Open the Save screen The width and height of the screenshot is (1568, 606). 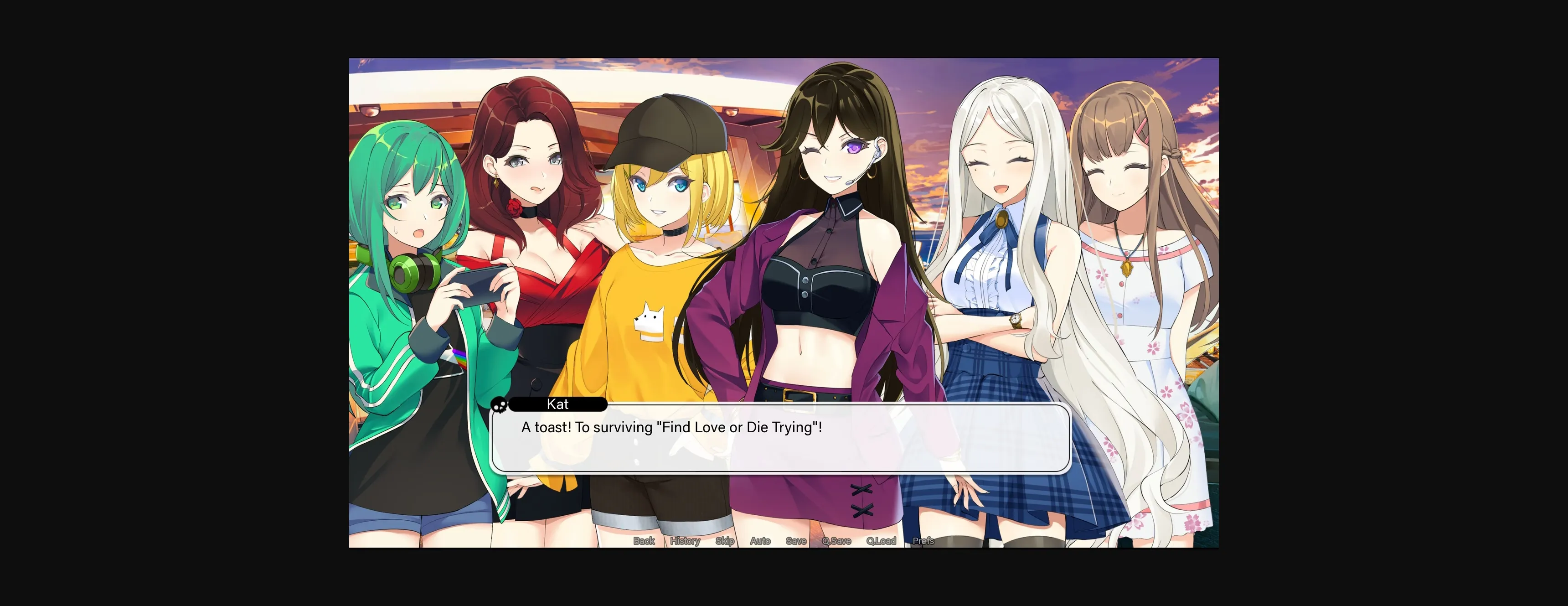(795, 541)
